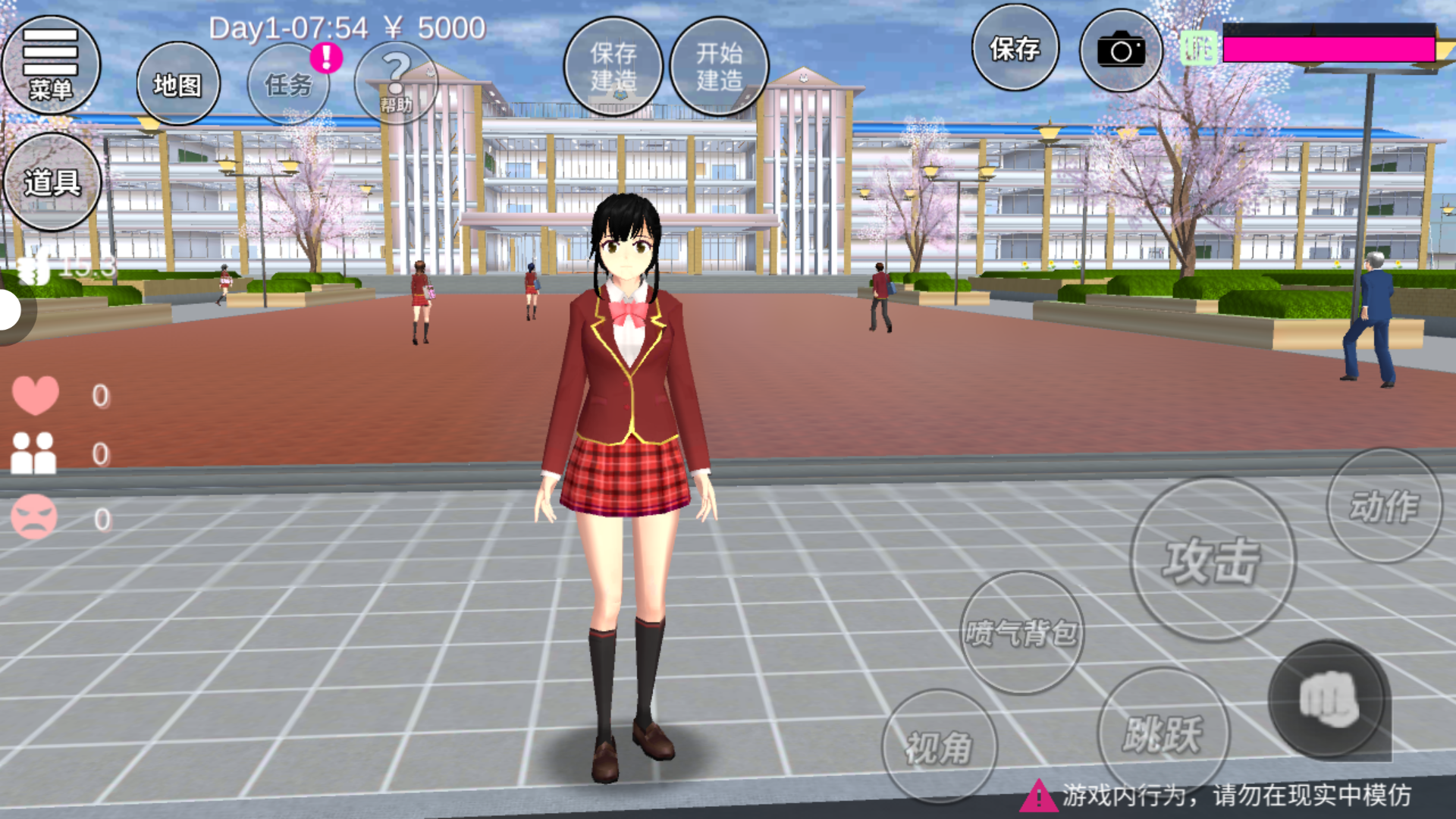
Task: Open the 道具 items button
Action: (52, 182)
